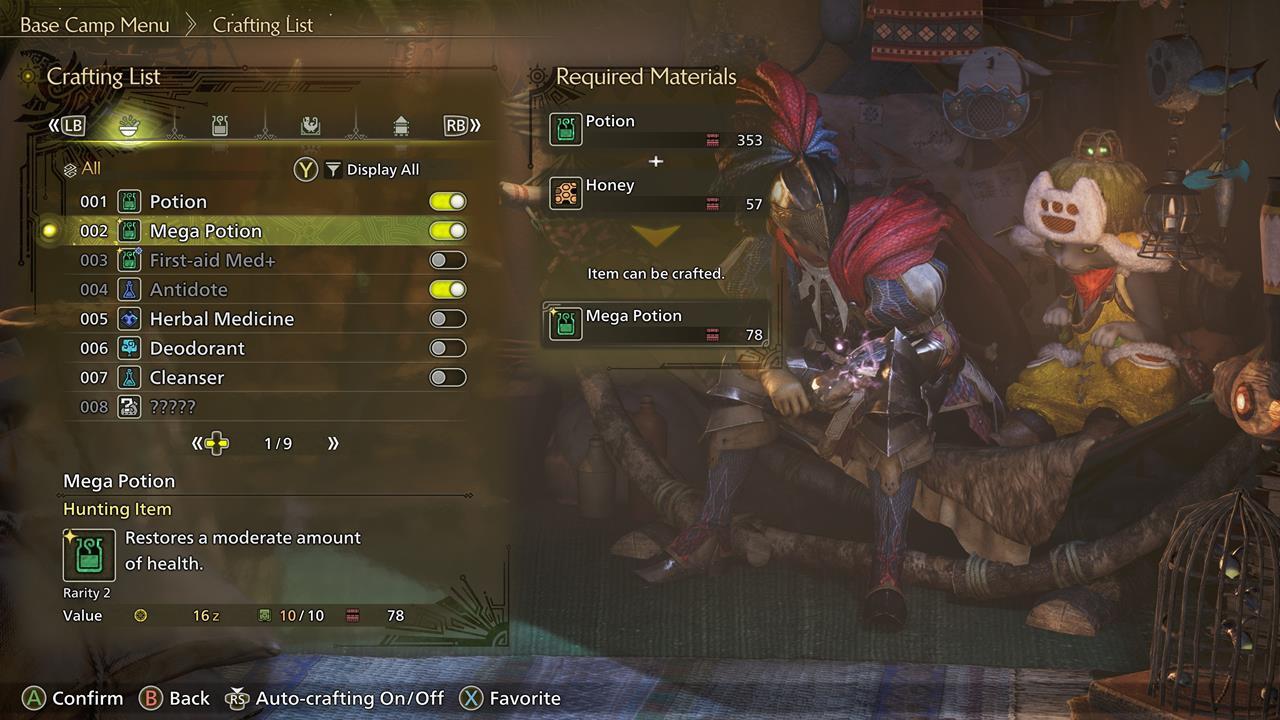
Task: Go to the next crafting list page
Action: (333, 443)
